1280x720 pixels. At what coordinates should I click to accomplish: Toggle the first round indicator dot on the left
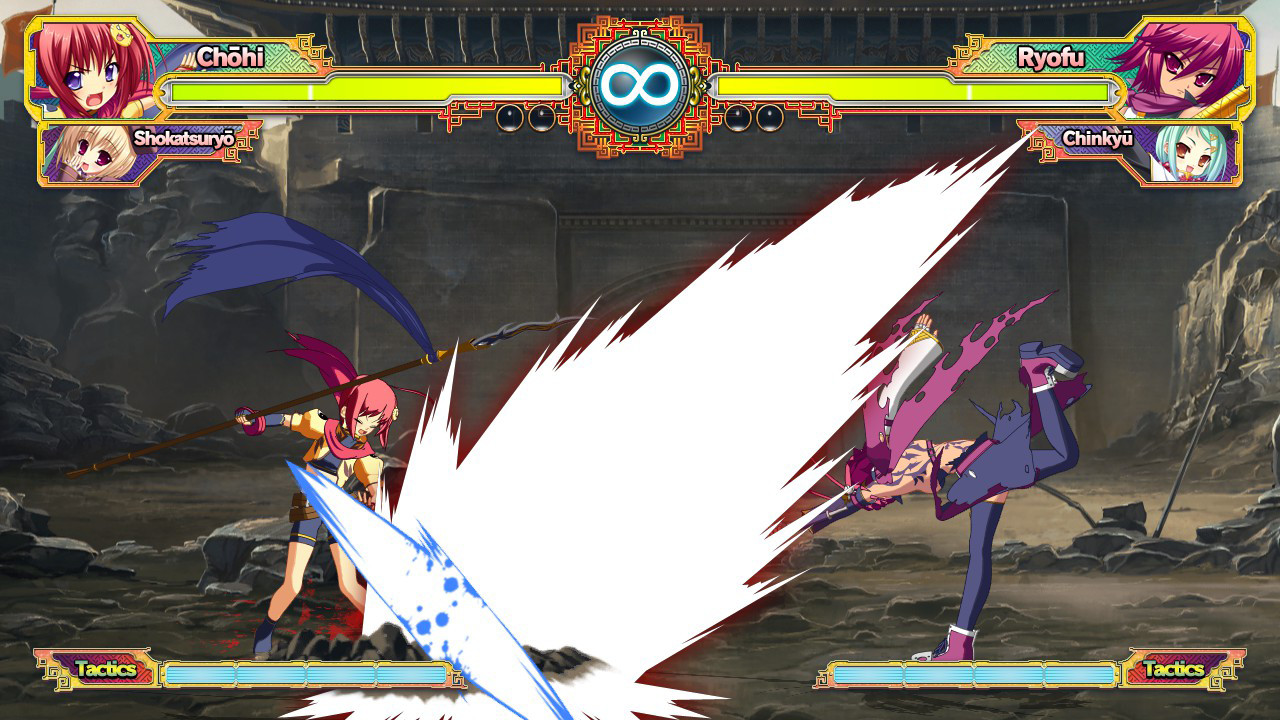pyautogui.click(x=510, y=120)
